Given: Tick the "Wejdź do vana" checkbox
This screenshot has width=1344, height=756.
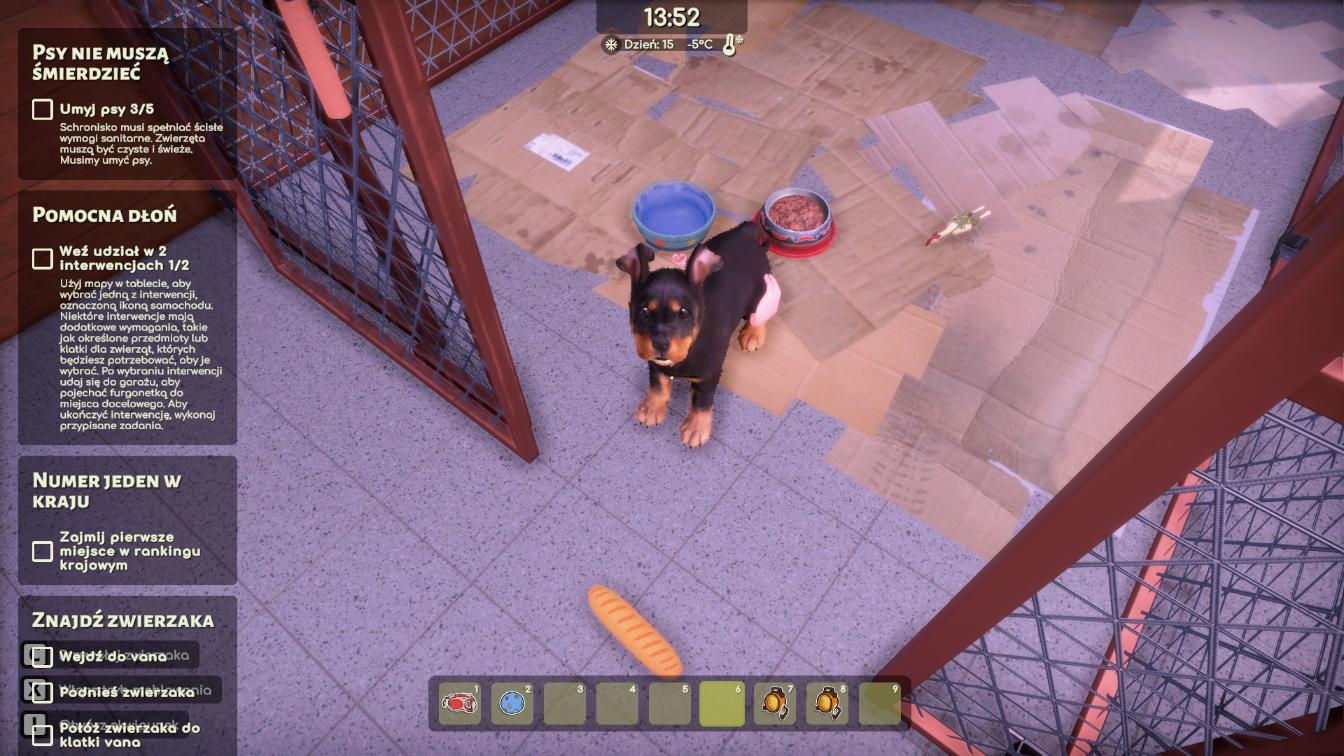Looking at the screenshot, I should [42, 656].
